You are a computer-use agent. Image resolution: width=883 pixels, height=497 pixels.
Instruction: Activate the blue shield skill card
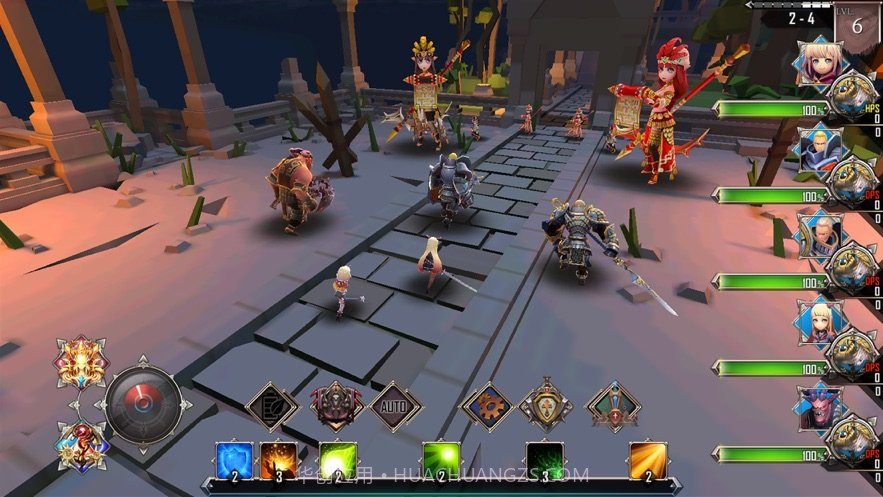tap(234, 462)
